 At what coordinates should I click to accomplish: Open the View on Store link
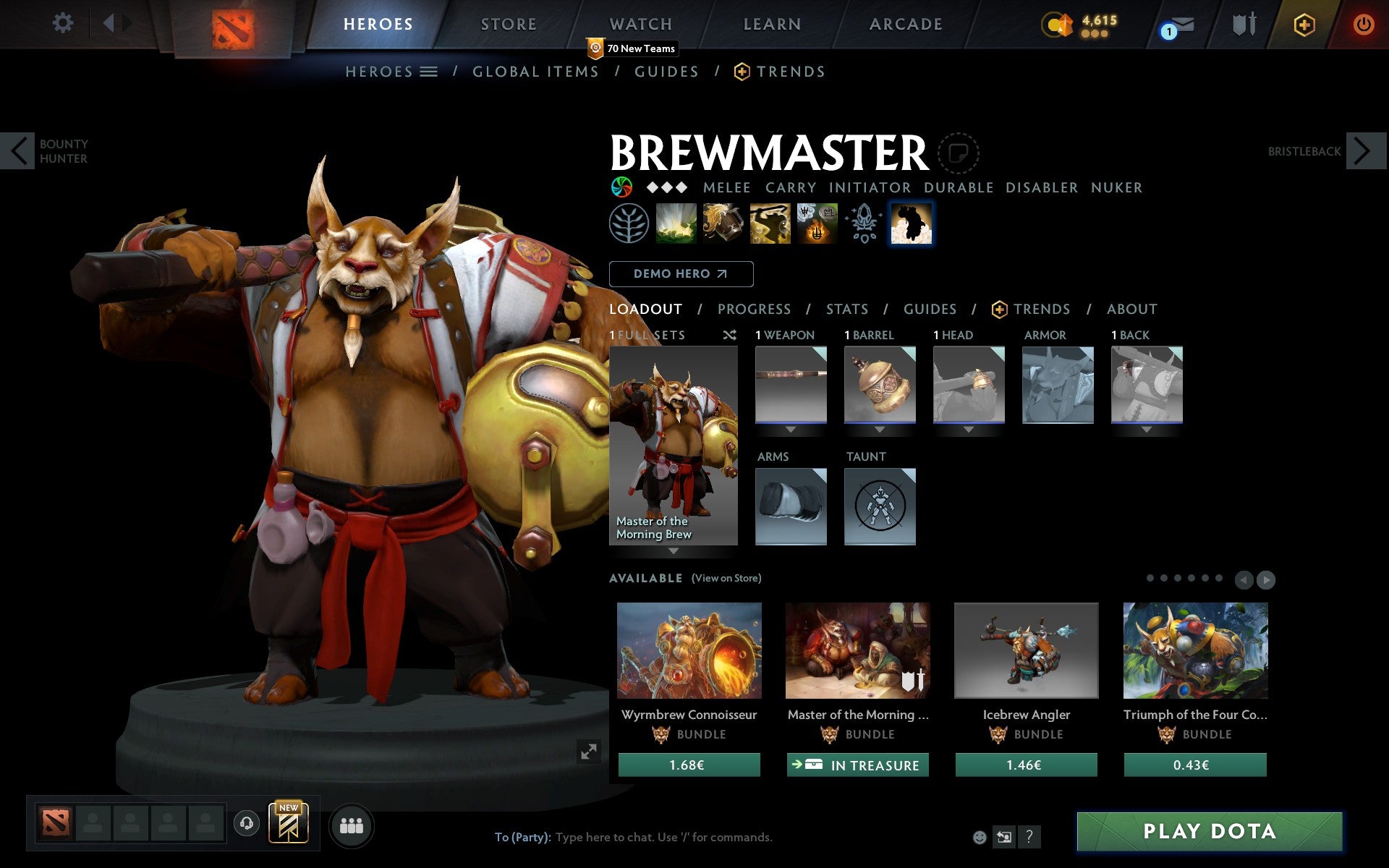pyautogui.click(x=726, y=578)
